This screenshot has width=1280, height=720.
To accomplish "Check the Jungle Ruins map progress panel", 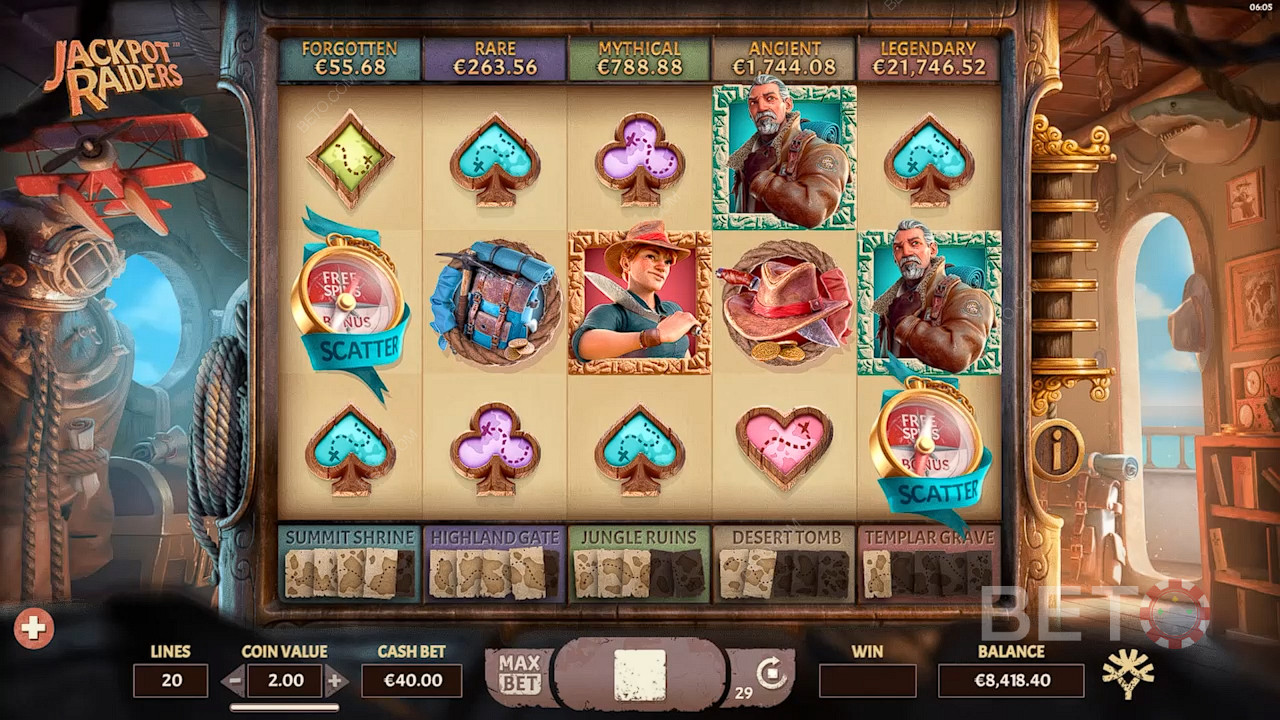I will coord(639,563).
